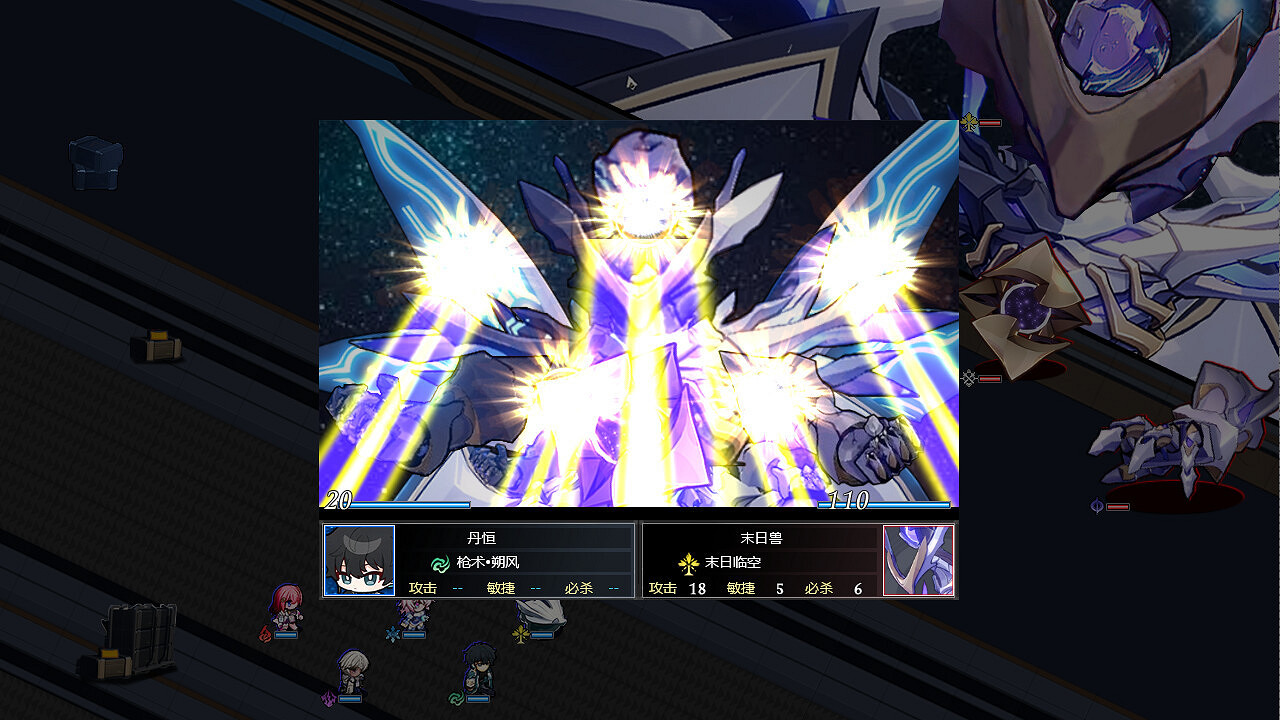Click the yellow imaginary icon beside the white-robed ally
The height and width of the screenshot is (720, 1280).
(x=520, y=634)
